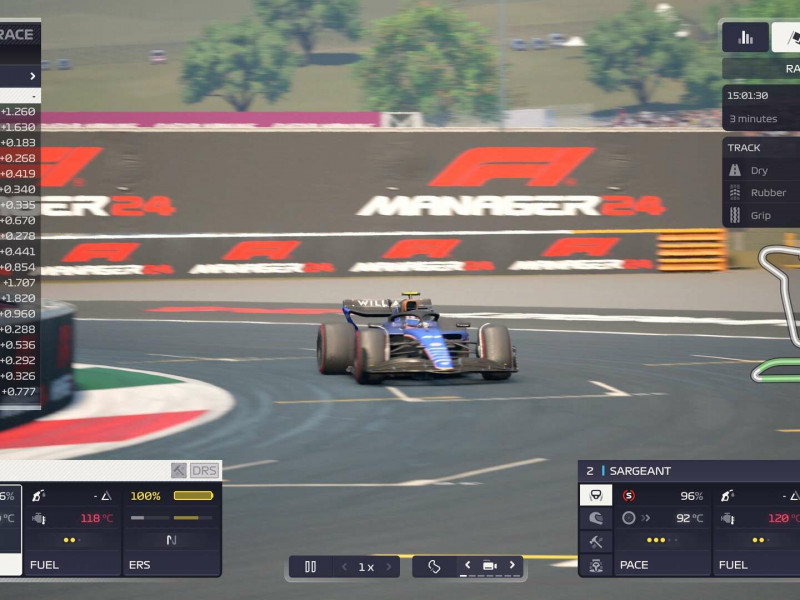Open Sargeant's Fuel panel
Viewport: 800px width, 600px height.
tap(757, 529)
